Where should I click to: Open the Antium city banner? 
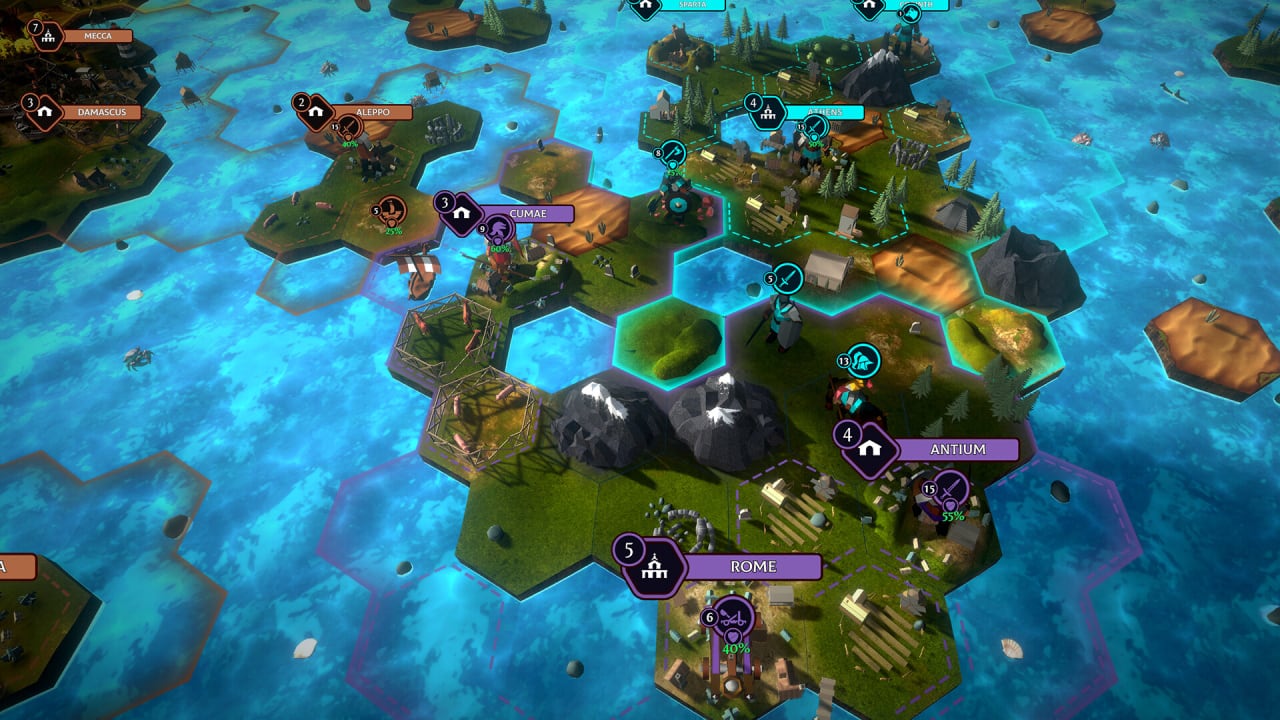coord(956,449)
